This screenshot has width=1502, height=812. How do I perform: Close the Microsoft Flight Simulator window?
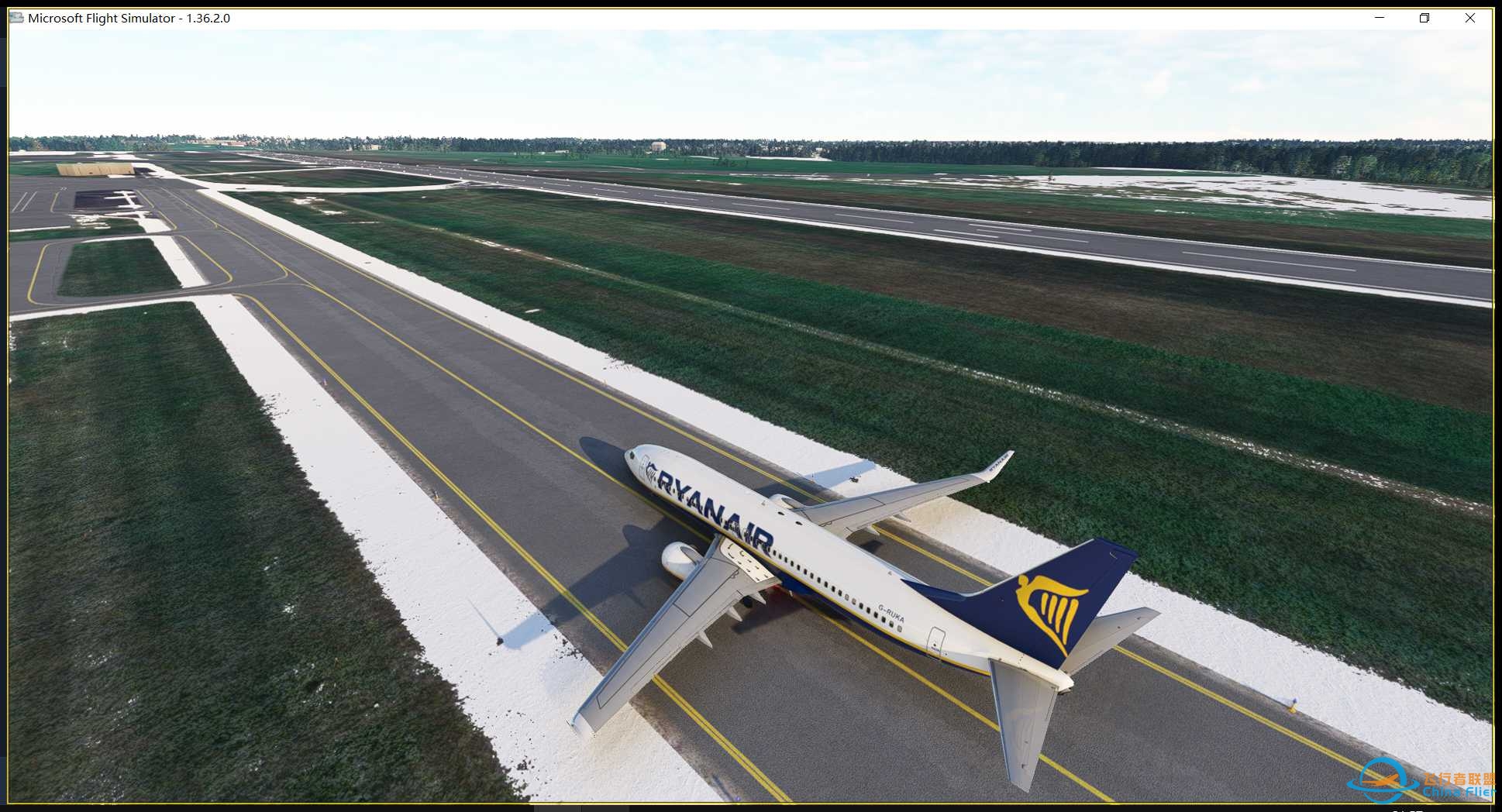(1469, 18)
